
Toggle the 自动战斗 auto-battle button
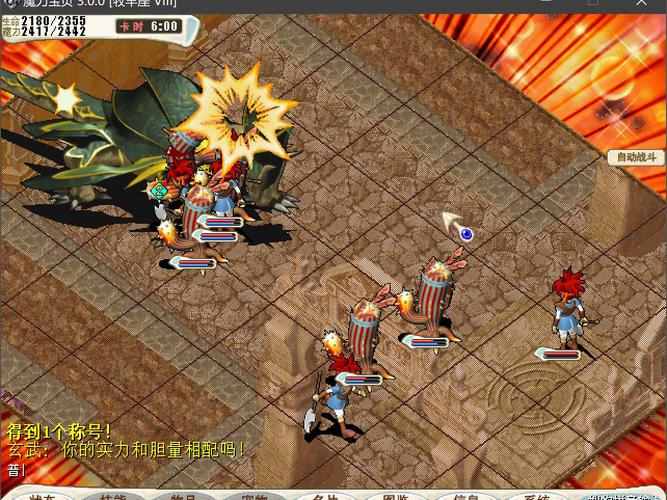click(636, 158)
